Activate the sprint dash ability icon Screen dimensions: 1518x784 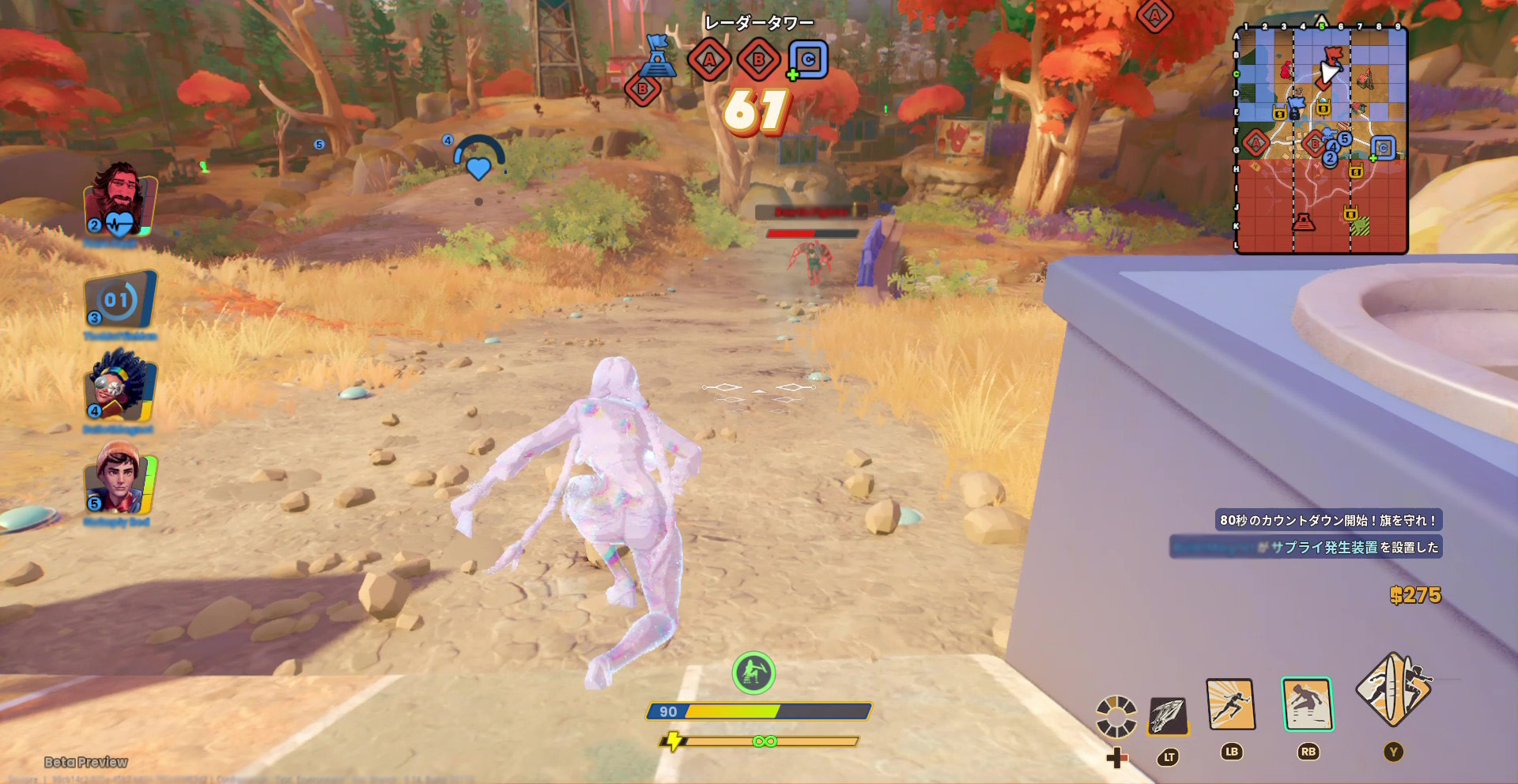tap(1231, 704)
